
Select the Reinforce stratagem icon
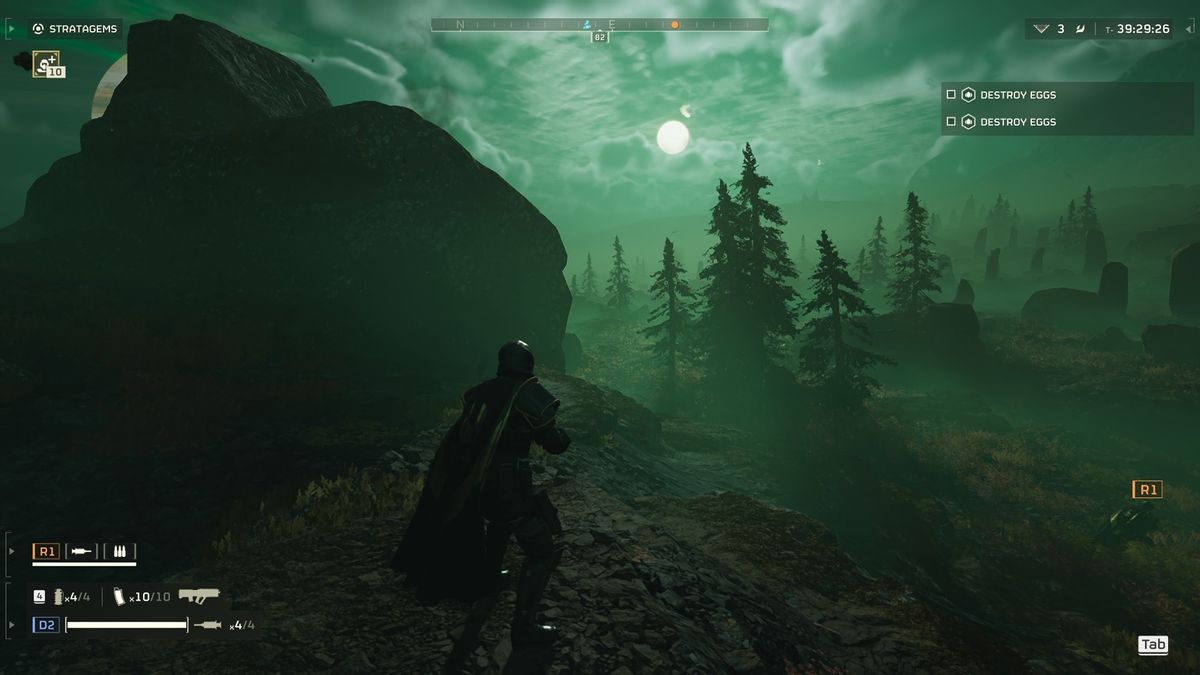coord(46,64)
